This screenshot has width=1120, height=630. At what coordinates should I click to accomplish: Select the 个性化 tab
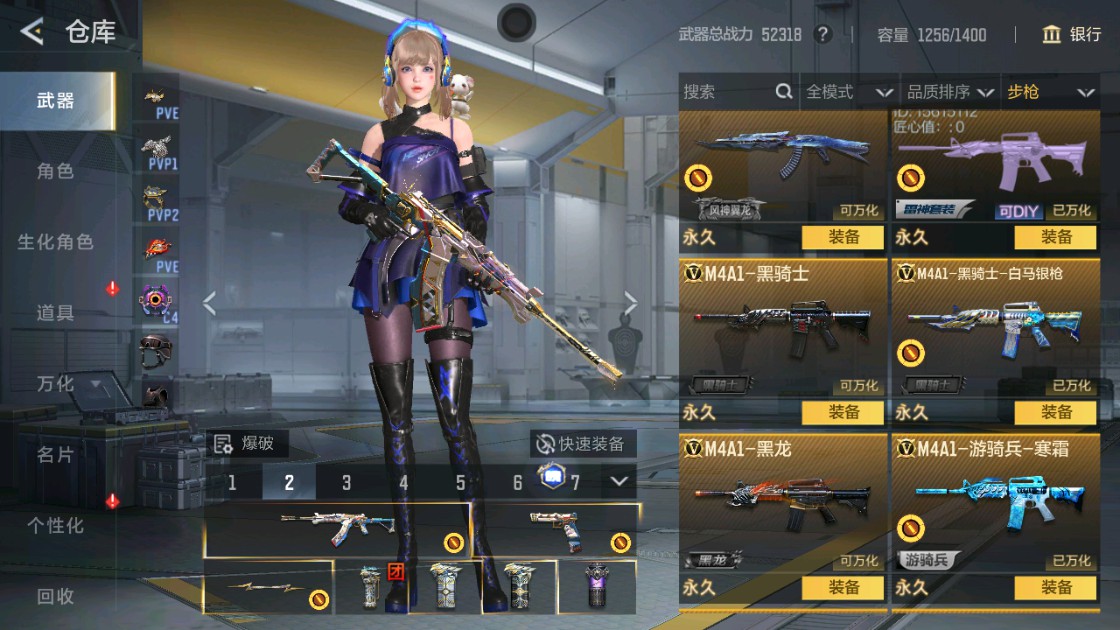pos(56,525)
